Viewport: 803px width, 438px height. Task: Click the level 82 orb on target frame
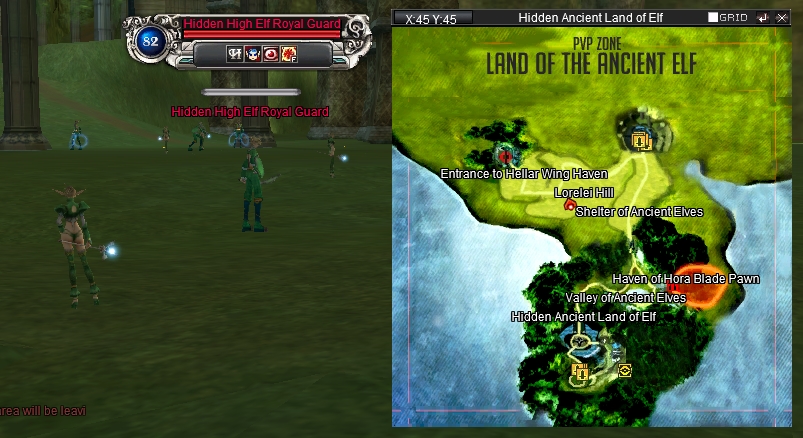152,42
